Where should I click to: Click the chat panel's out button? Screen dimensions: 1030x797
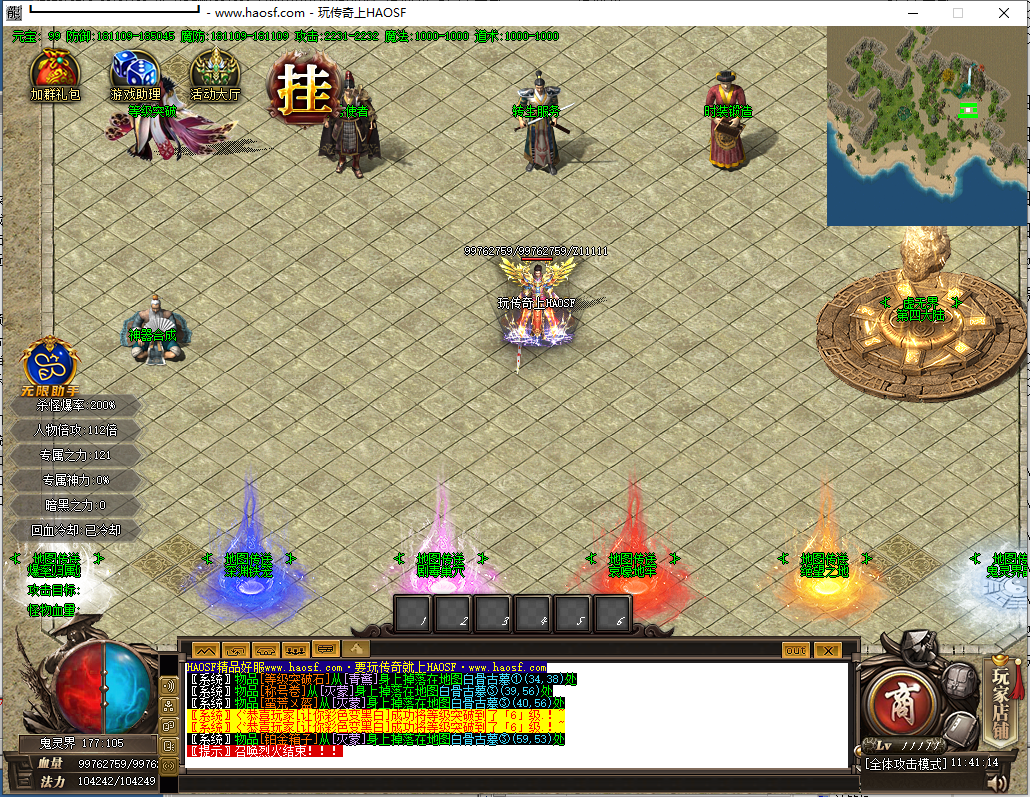click(795, 650)
